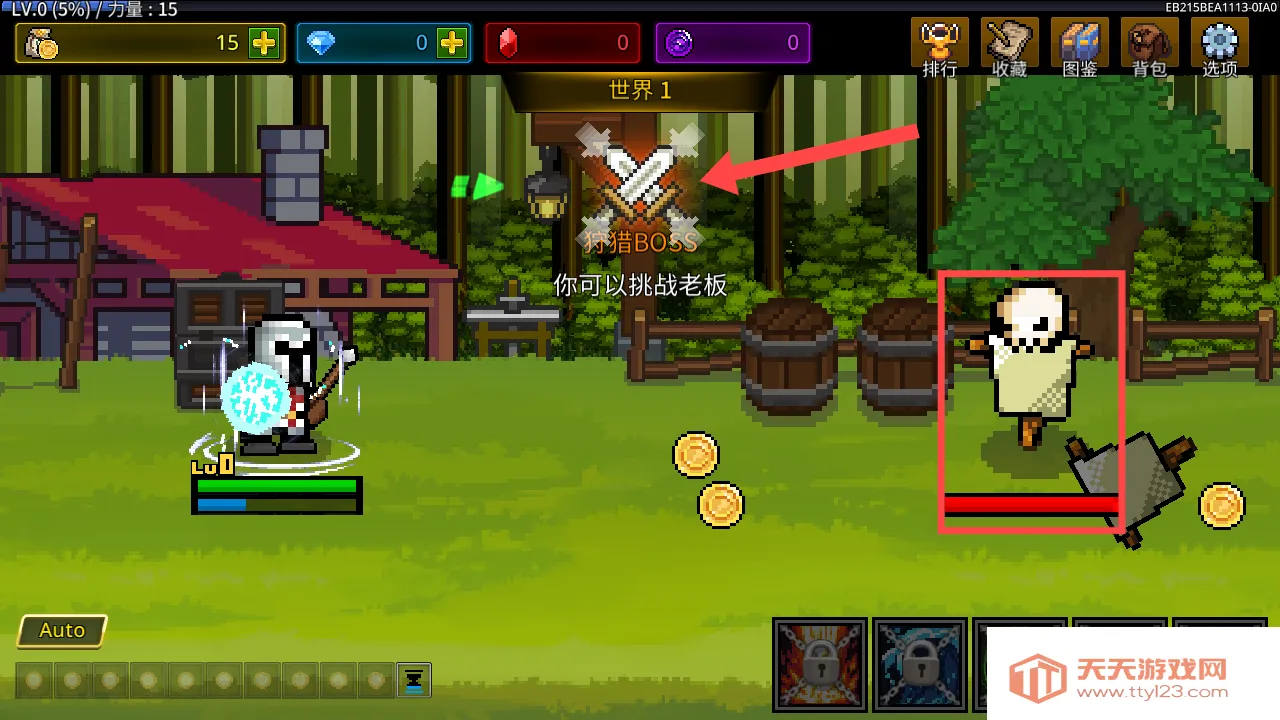Open the 收藏 collection scroll

[1009, 47]
